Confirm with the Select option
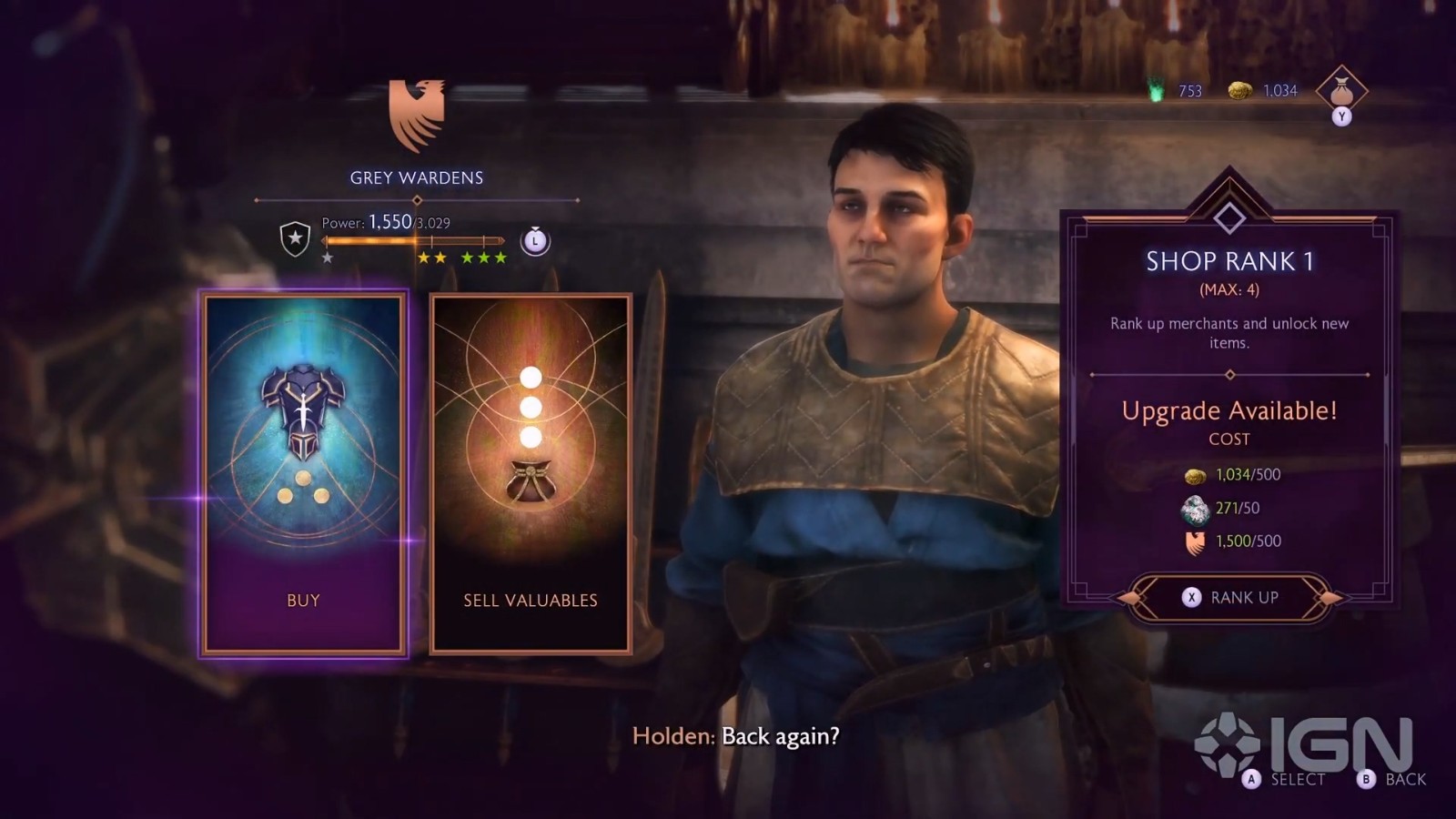1456x819 pixels. (1285, 779)
